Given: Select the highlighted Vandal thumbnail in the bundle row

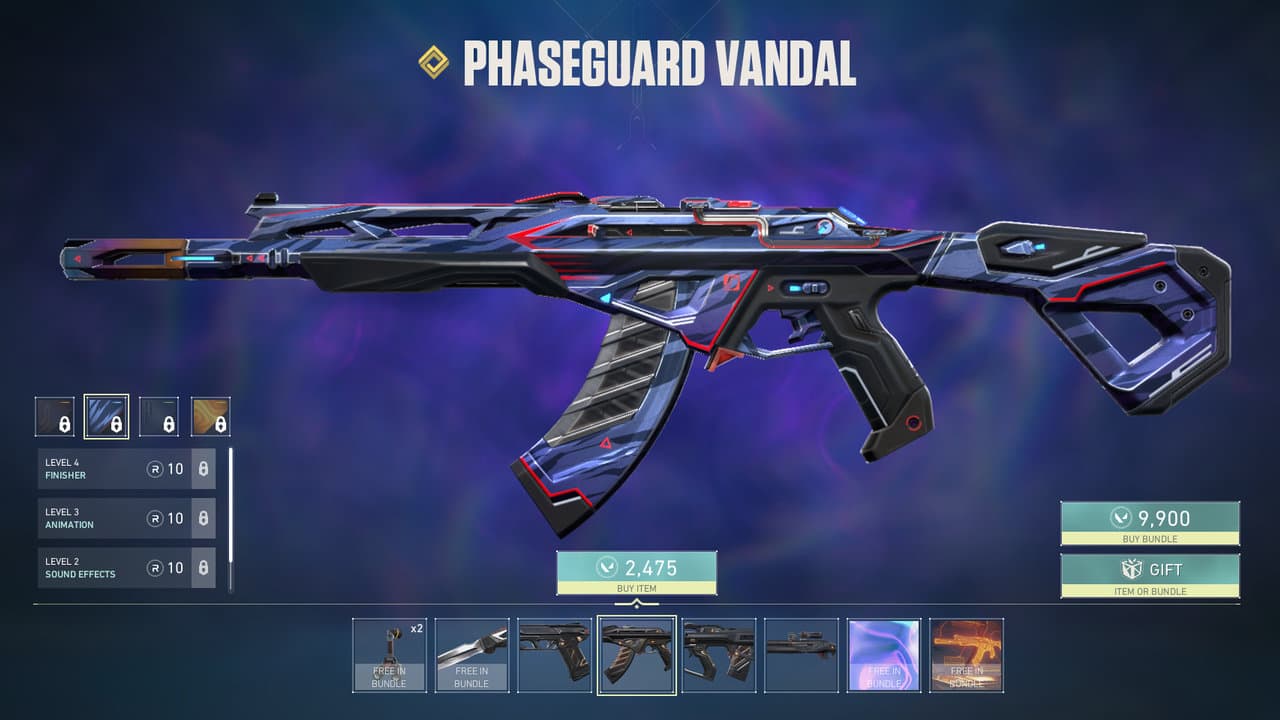Looking at the screenshot, I should click(636, 656).
